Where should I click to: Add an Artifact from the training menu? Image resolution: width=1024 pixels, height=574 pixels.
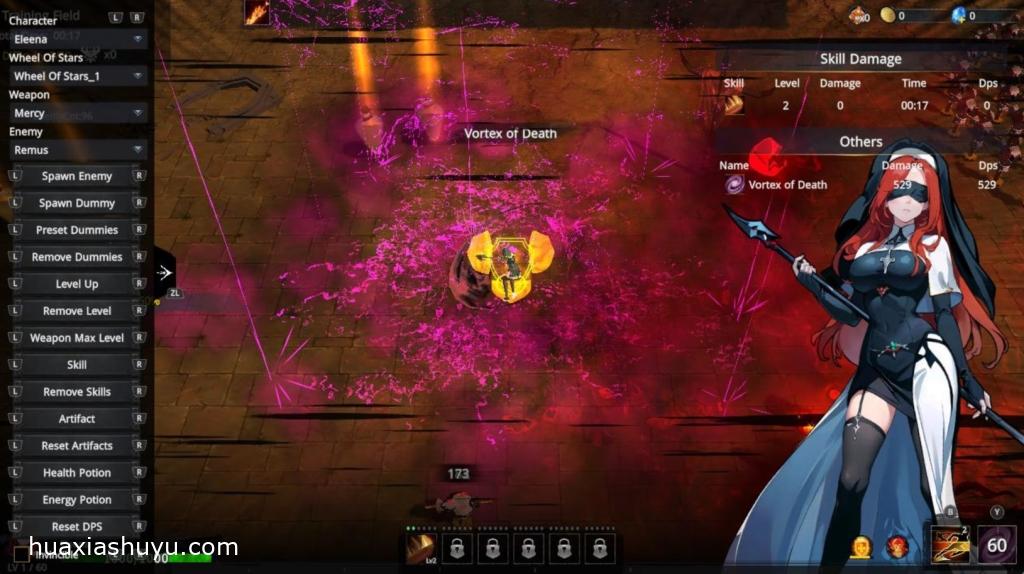[77, 419]
